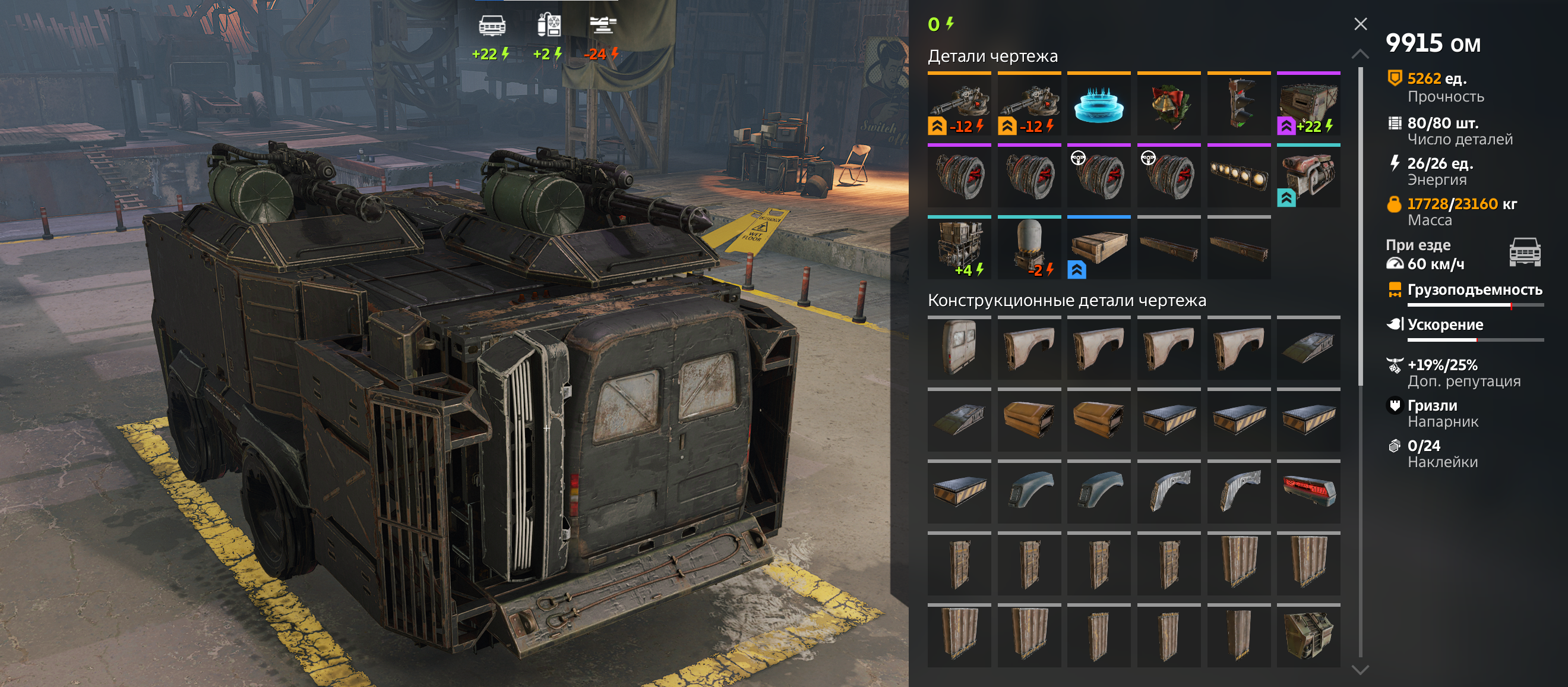Select the cabin part with +22 energy
1568x687 pixels.
[1308, 105]
